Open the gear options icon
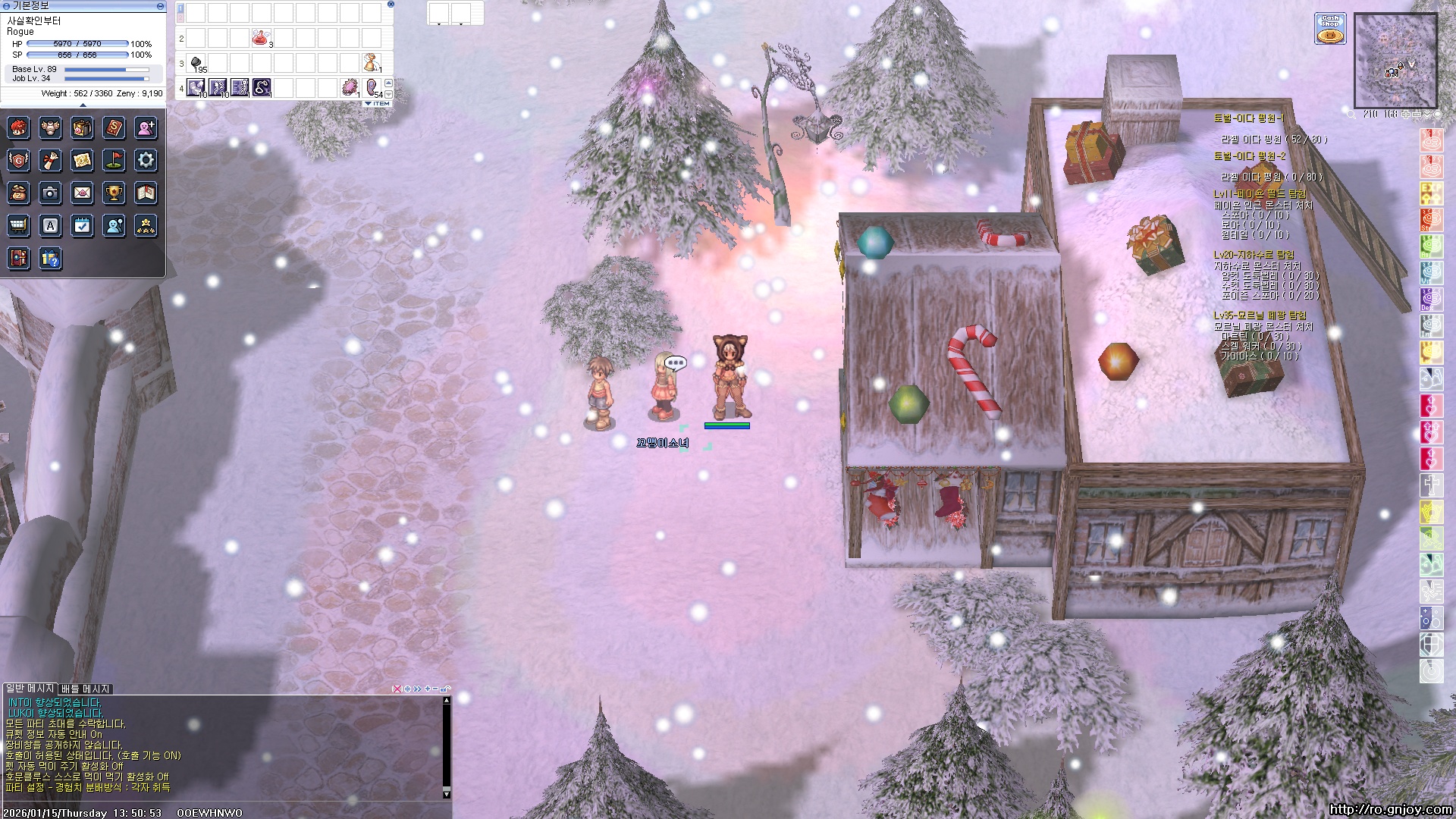 point(146,160)
